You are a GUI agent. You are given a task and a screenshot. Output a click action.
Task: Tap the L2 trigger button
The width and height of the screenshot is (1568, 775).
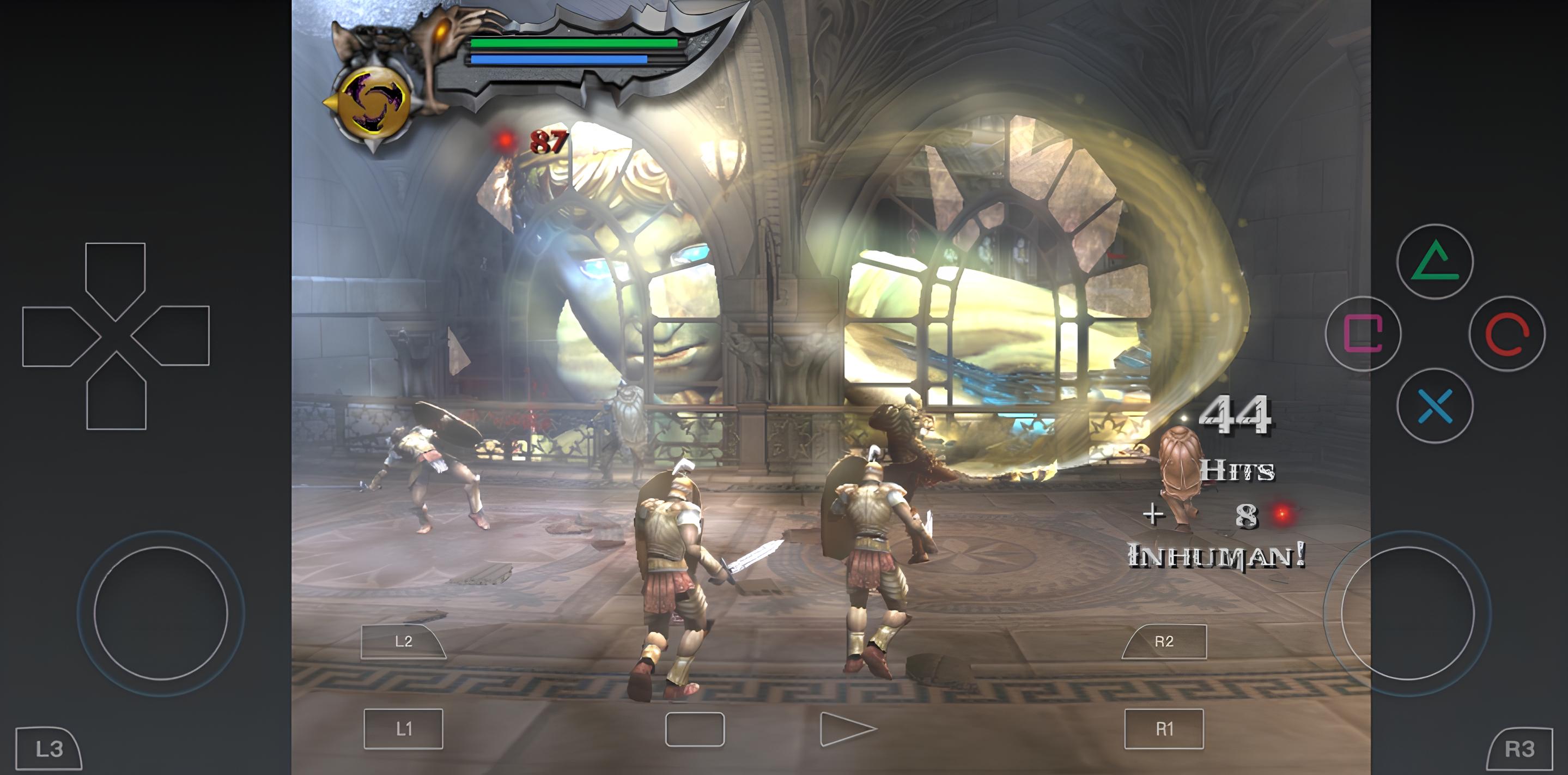click(x=402, y=641)
